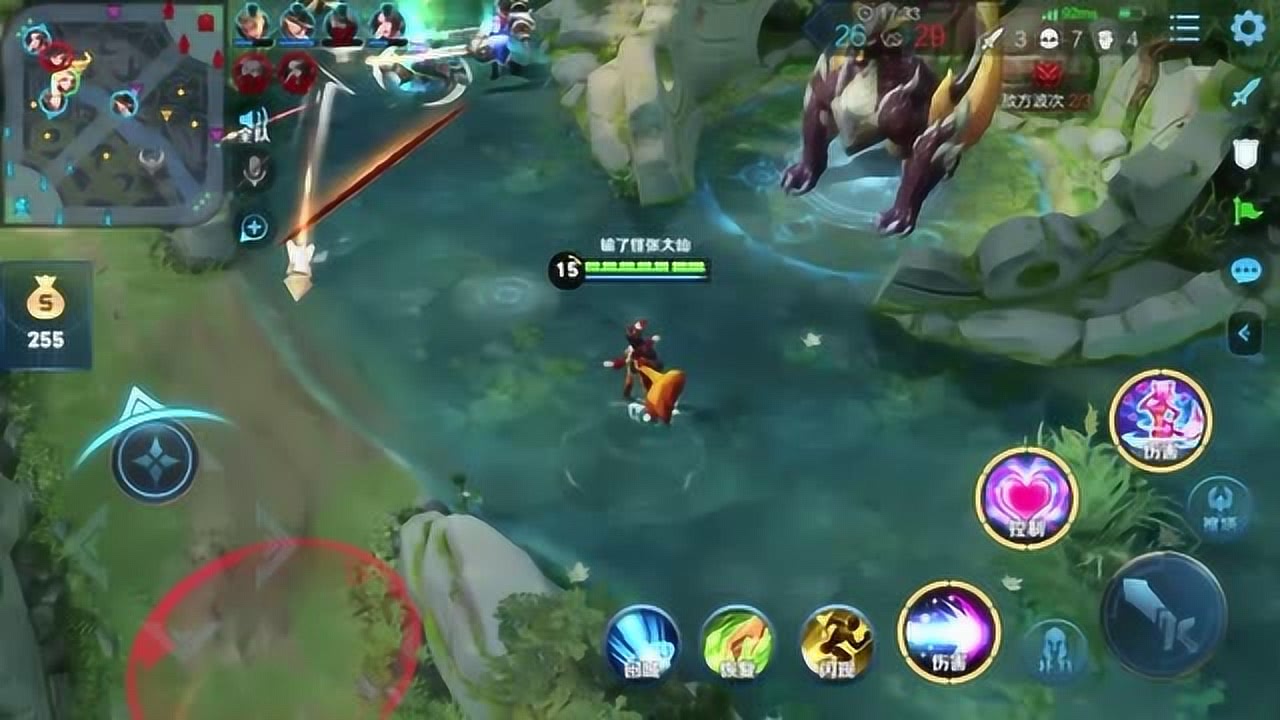Use the purple energy blast damage skill
Screen dimensions: 1280x720
[949, 632]
